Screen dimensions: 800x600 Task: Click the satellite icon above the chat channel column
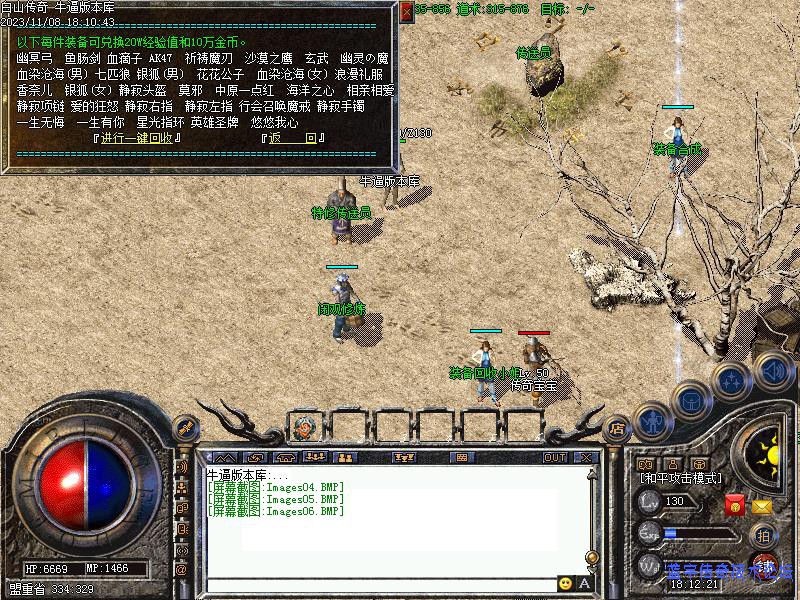click(x=185, y=427)
